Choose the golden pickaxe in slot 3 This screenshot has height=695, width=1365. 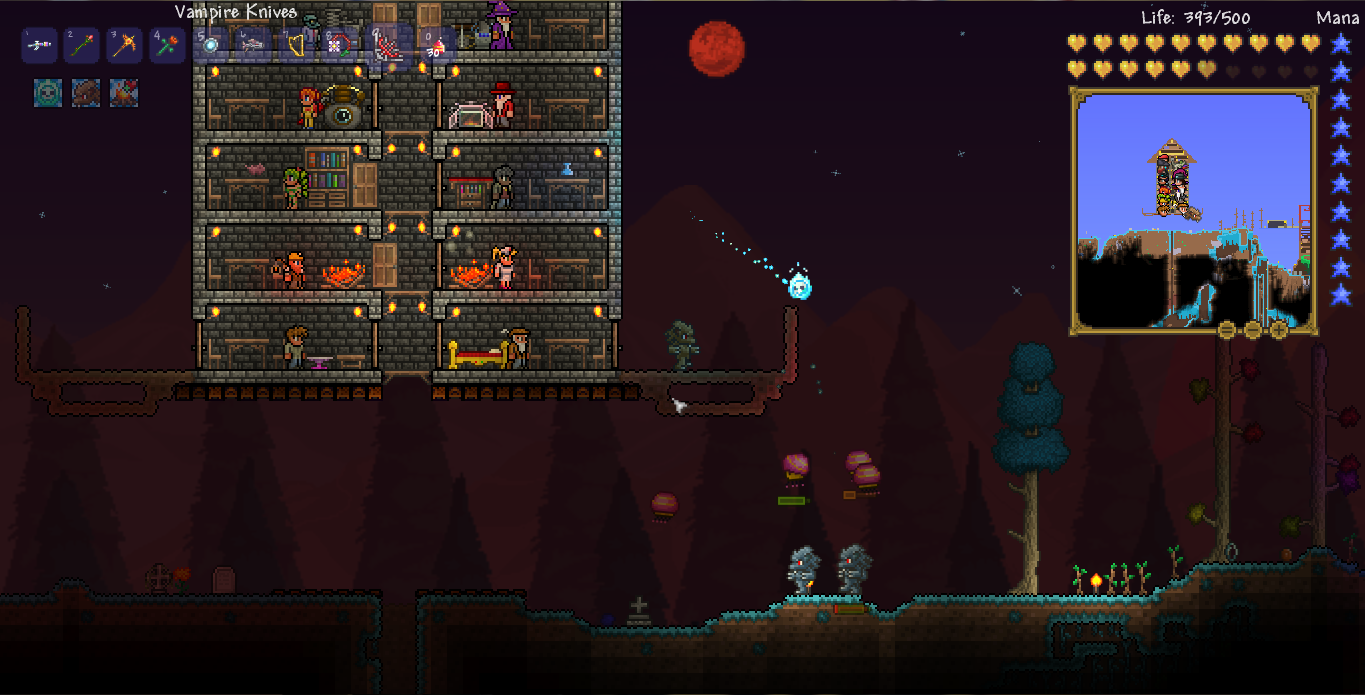point(125,46)
